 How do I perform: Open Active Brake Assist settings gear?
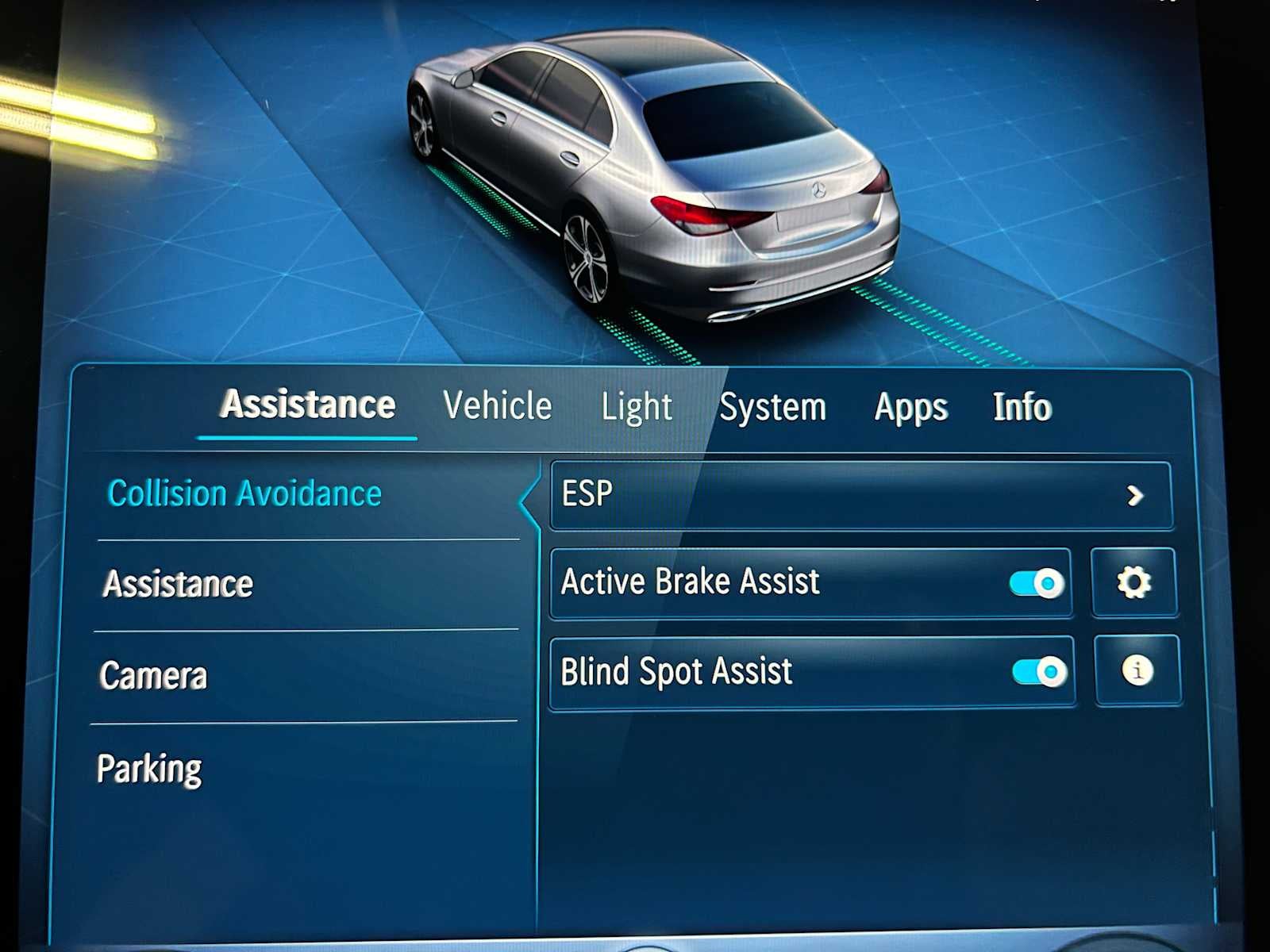click(x=1135, y=582)
